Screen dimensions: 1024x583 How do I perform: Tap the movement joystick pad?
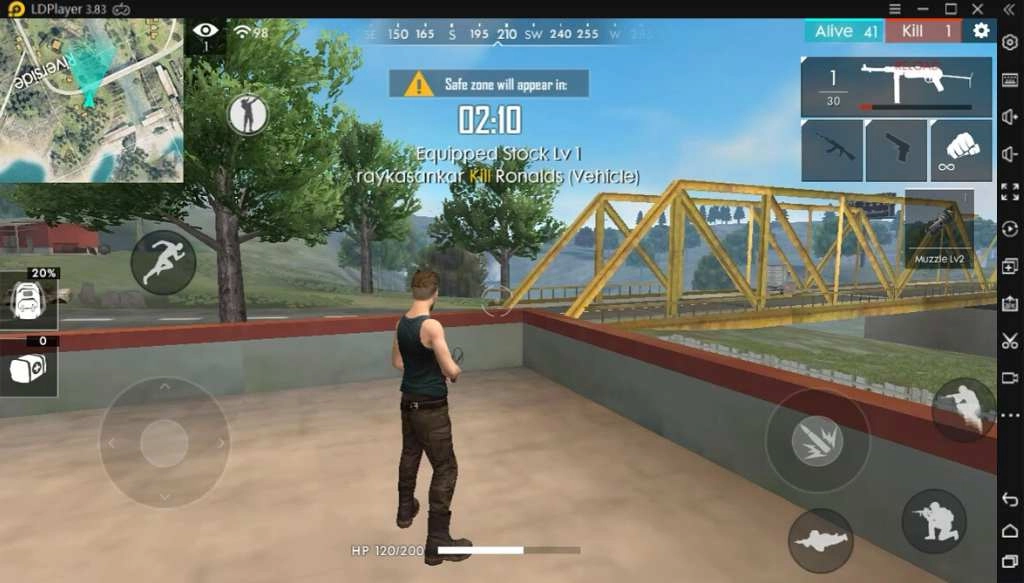[164, 442]
